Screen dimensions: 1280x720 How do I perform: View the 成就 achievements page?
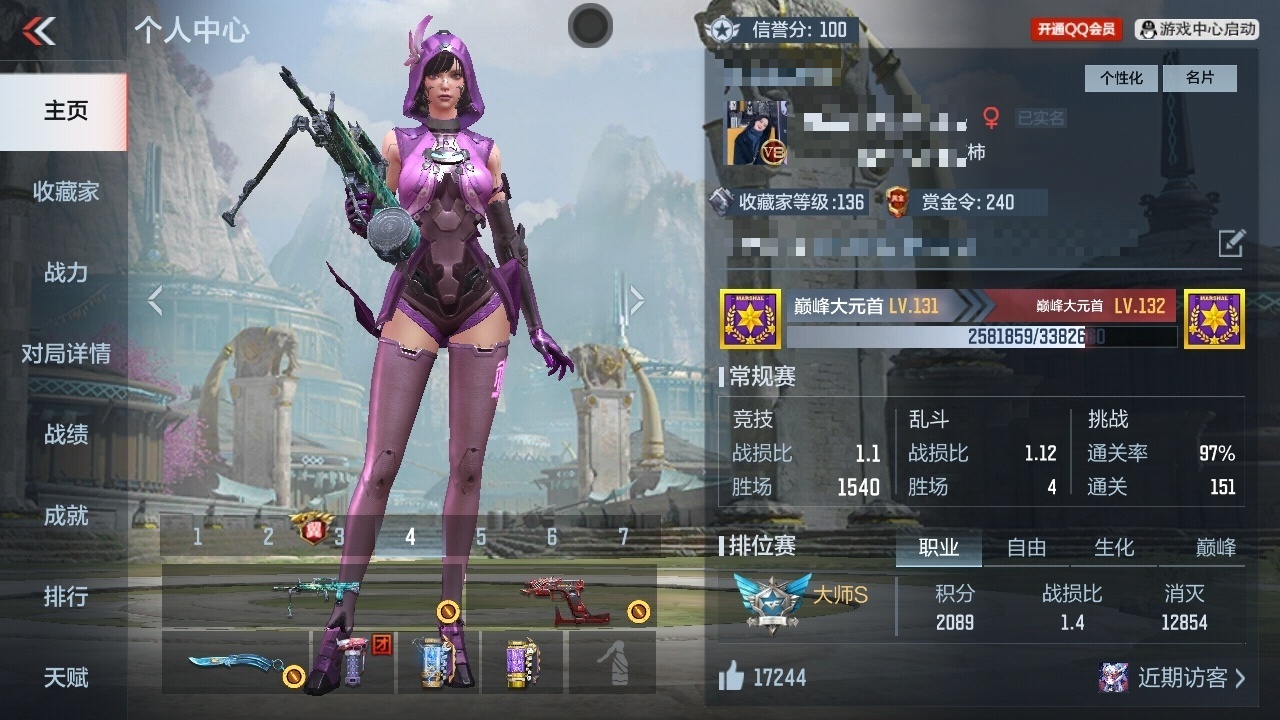65,515
